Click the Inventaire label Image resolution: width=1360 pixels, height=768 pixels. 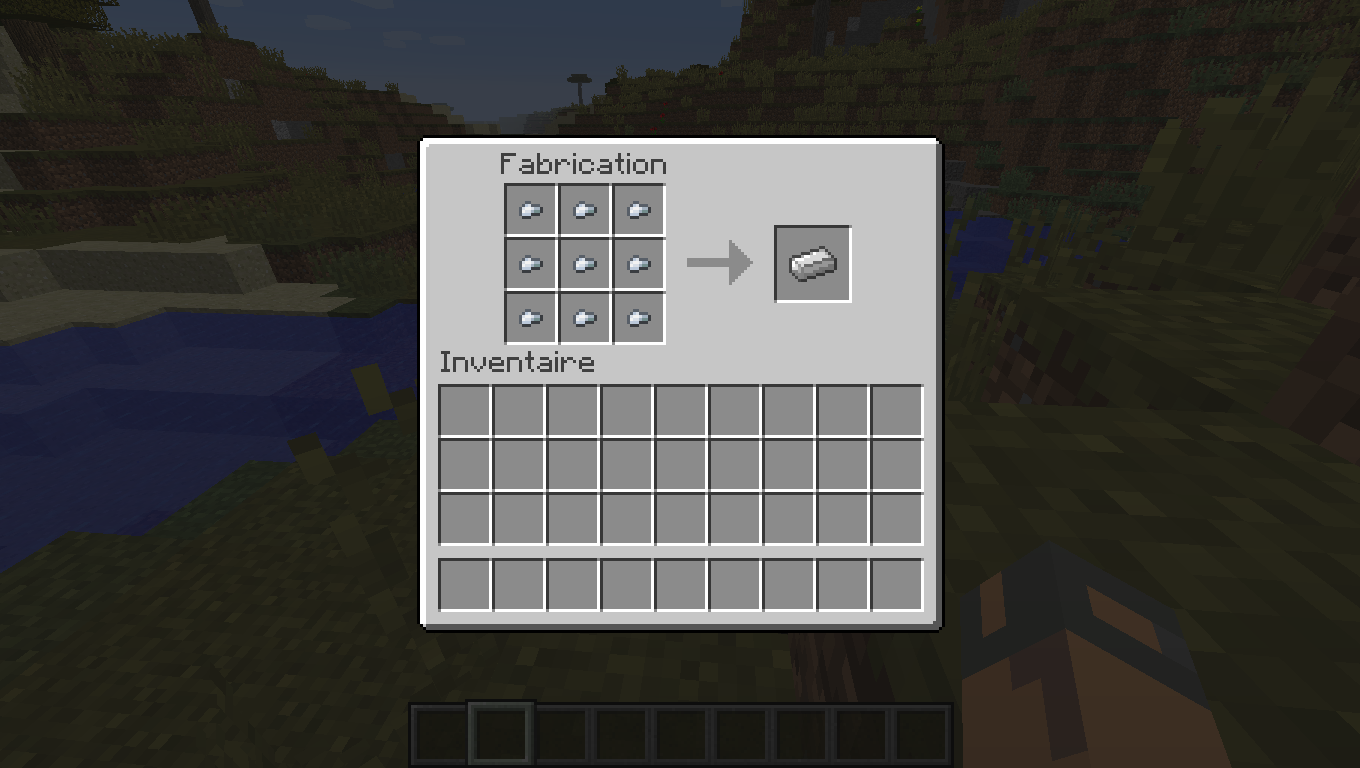pos(518,362)
